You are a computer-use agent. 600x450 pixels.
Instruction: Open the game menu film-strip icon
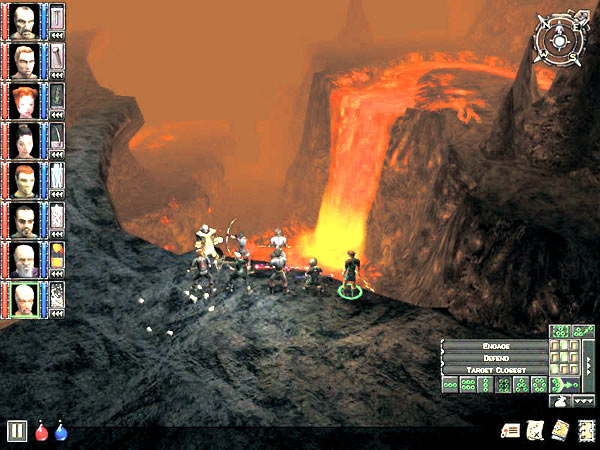(x=586, y=430)
